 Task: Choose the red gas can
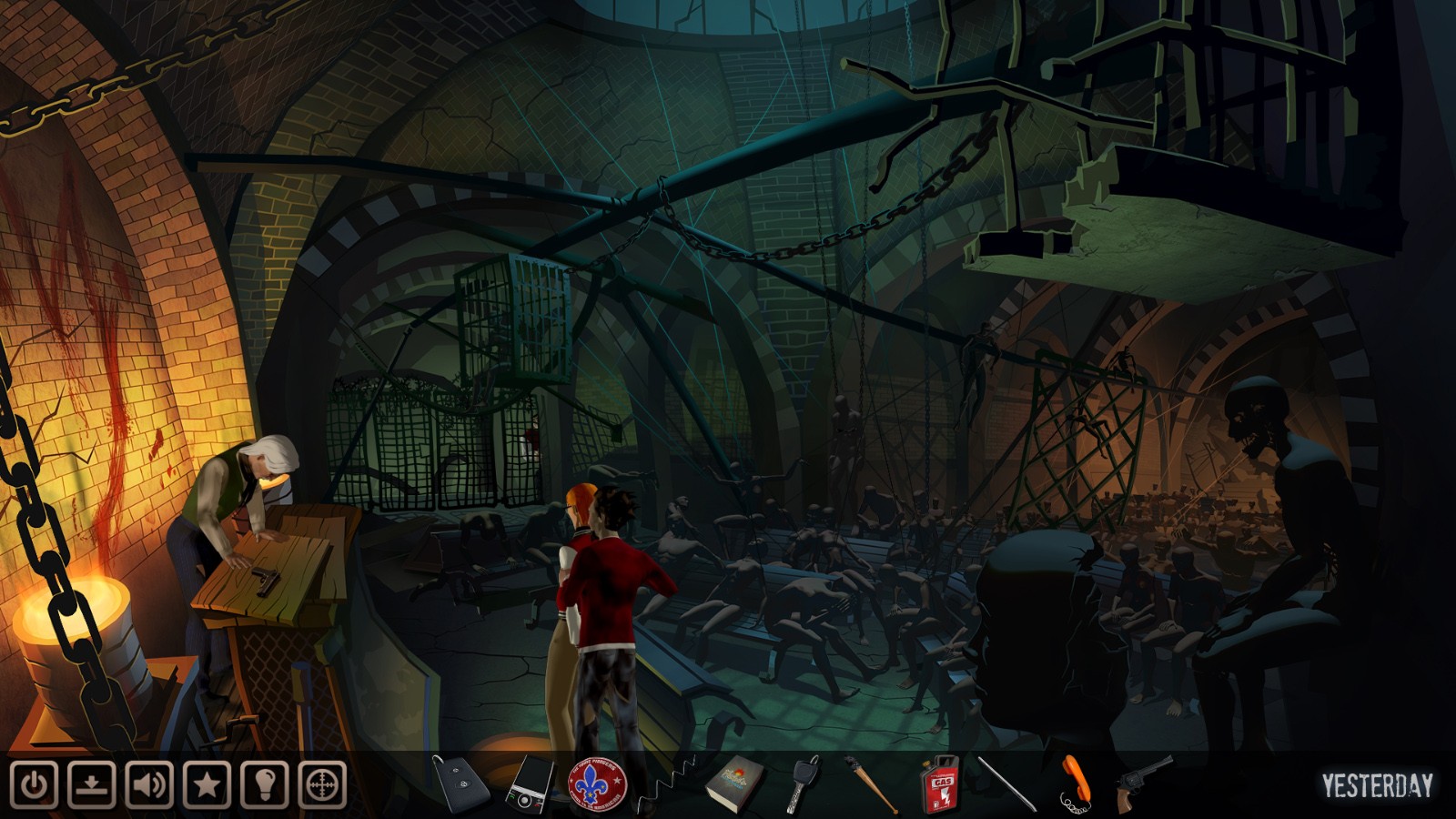click(x=939, y=784)
